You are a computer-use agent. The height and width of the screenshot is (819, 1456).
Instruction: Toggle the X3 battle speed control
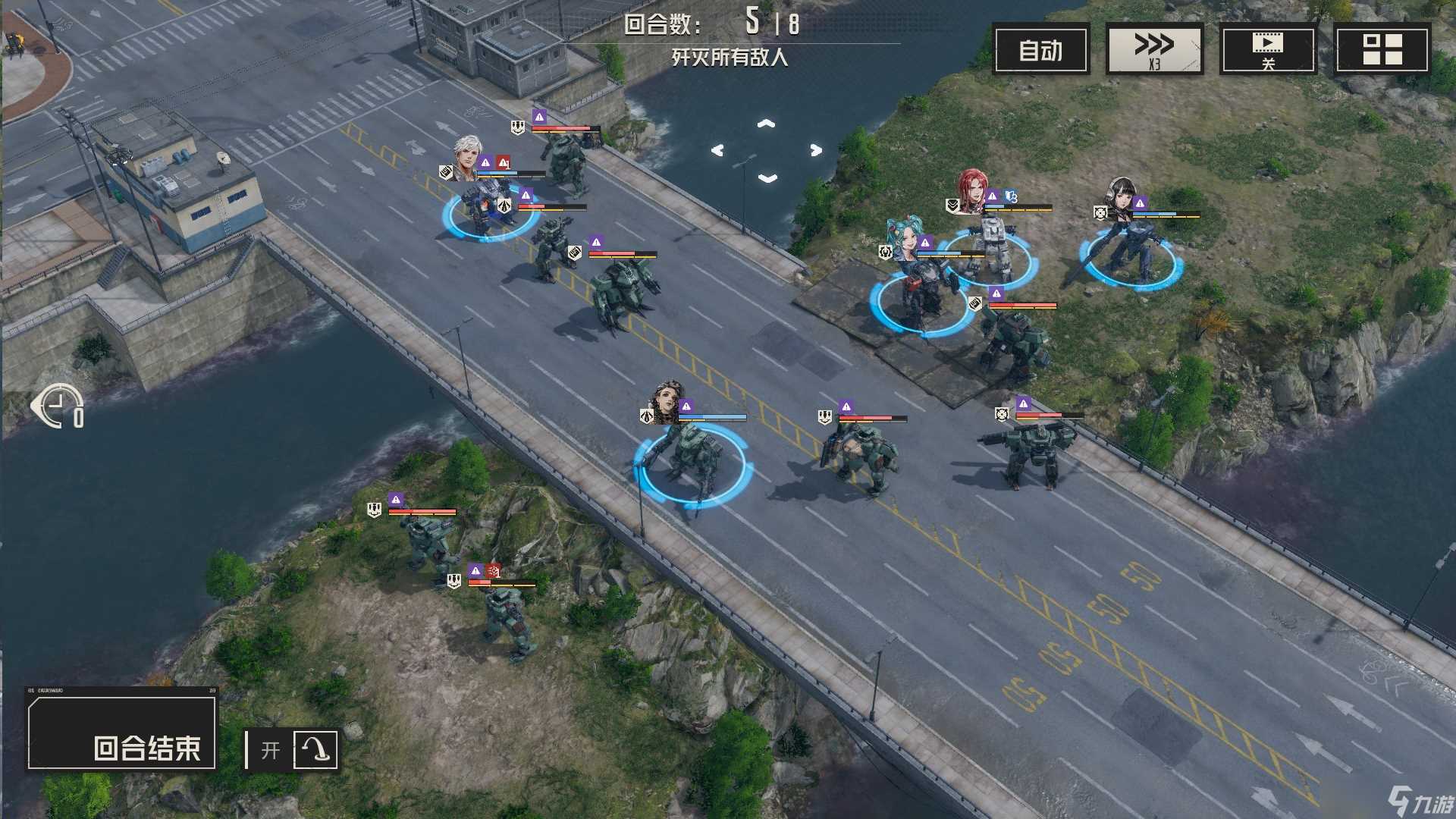tap(1153, 47)
